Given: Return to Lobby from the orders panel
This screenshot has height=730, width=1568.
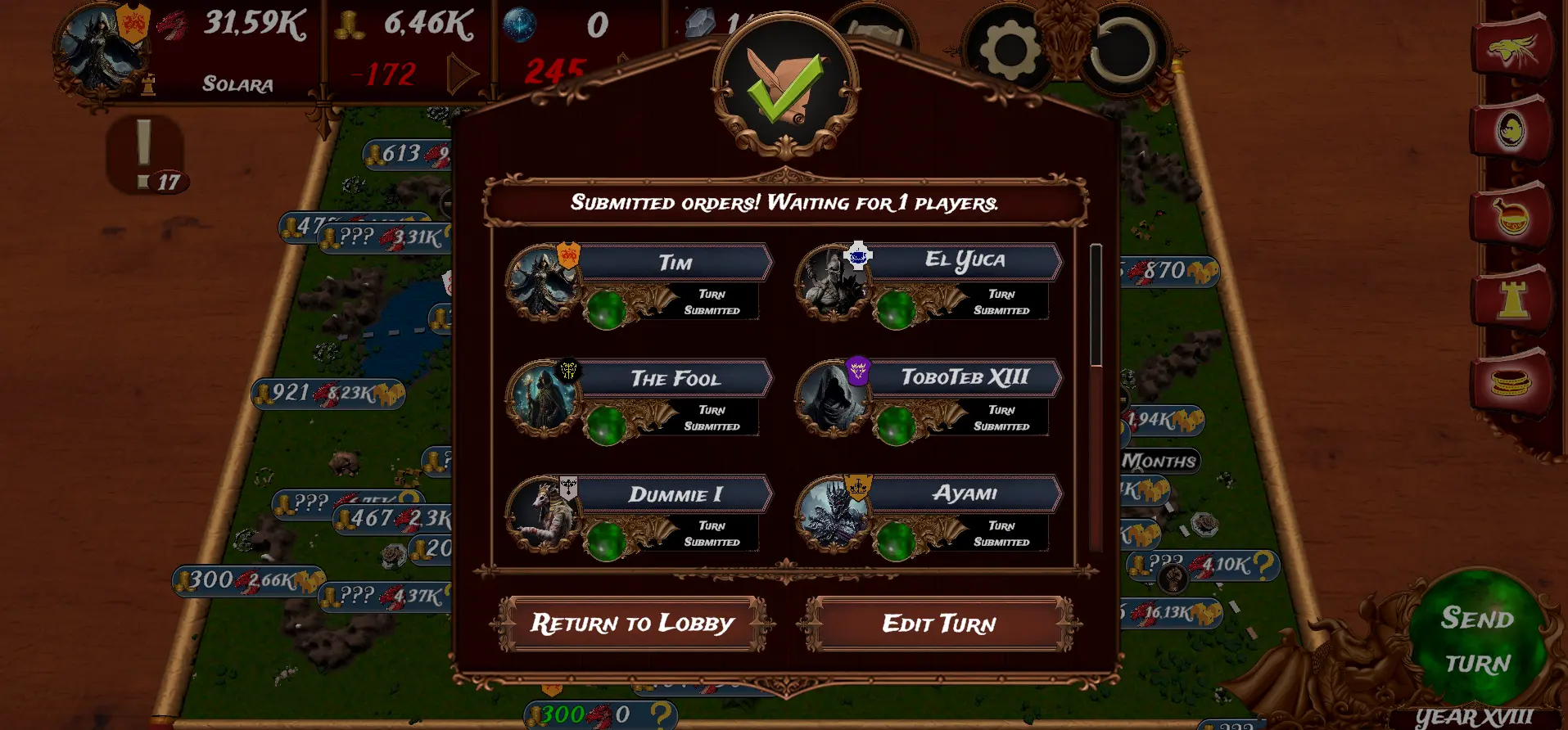Looking at the screenshot, I should coord(632,624).
